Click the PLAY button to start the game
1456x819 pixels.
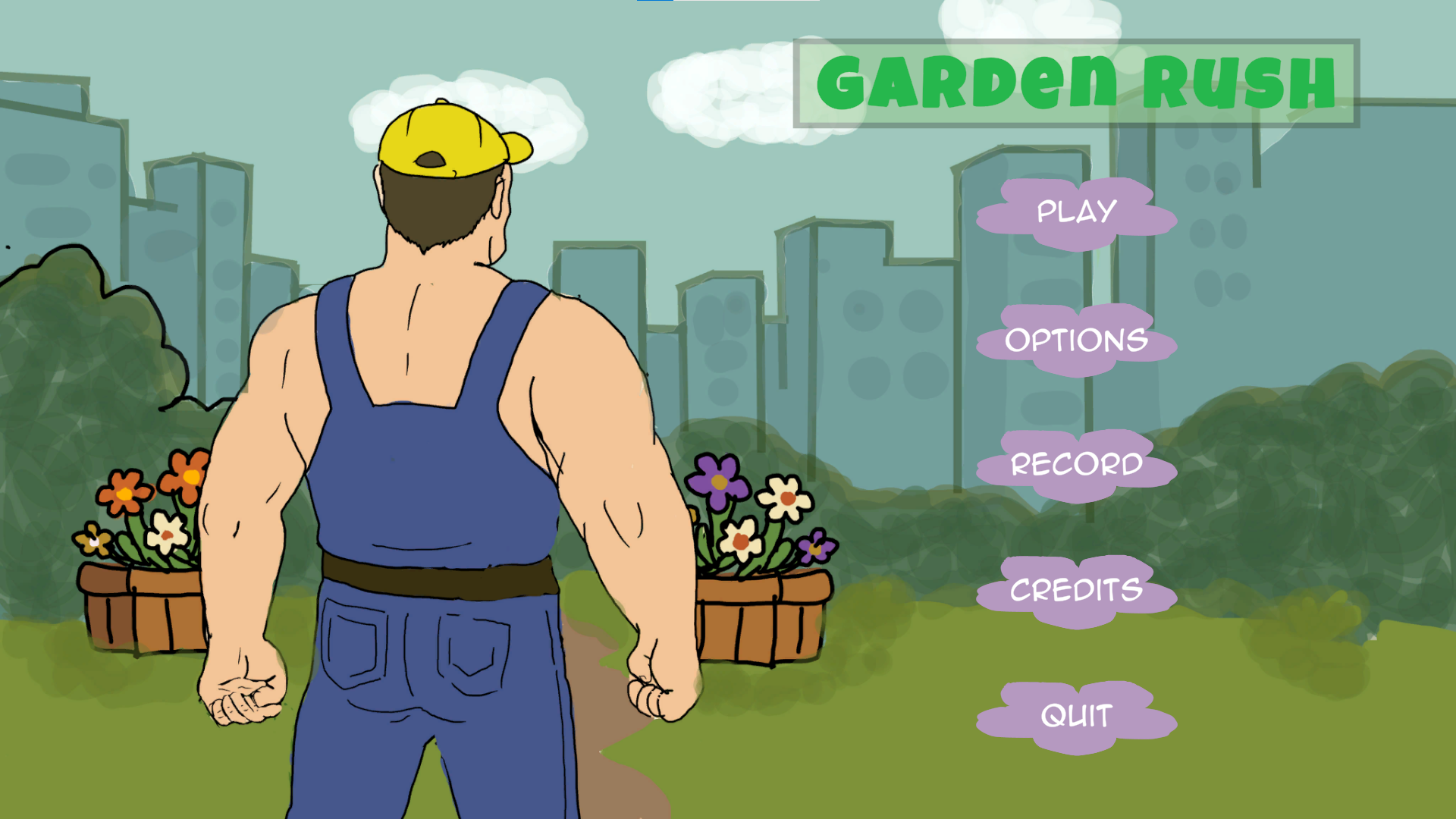pos(1075,212)
